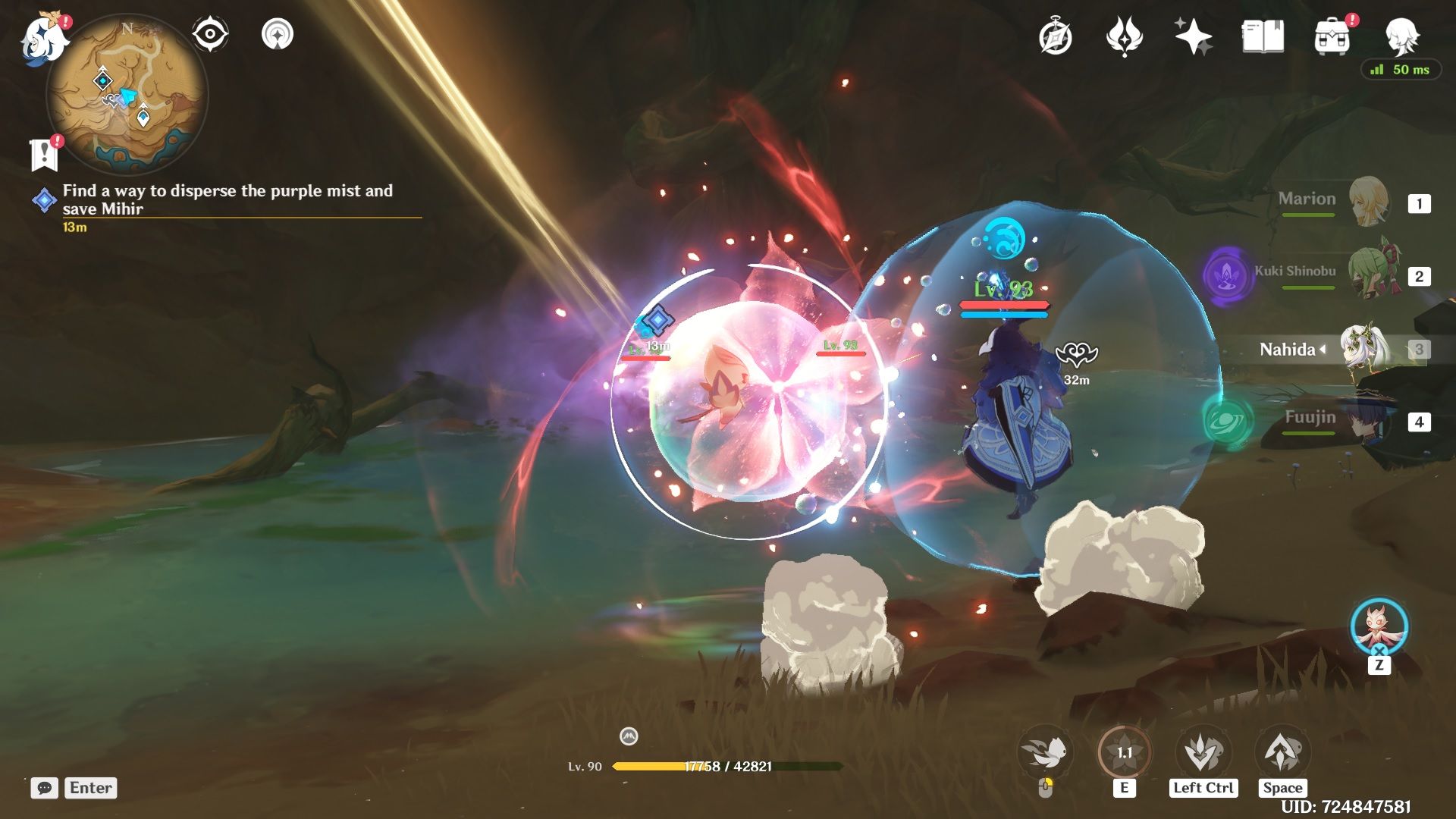Open the Paimon menu
This screenshot has width=1456, height=819.
(x=43, y=38)
